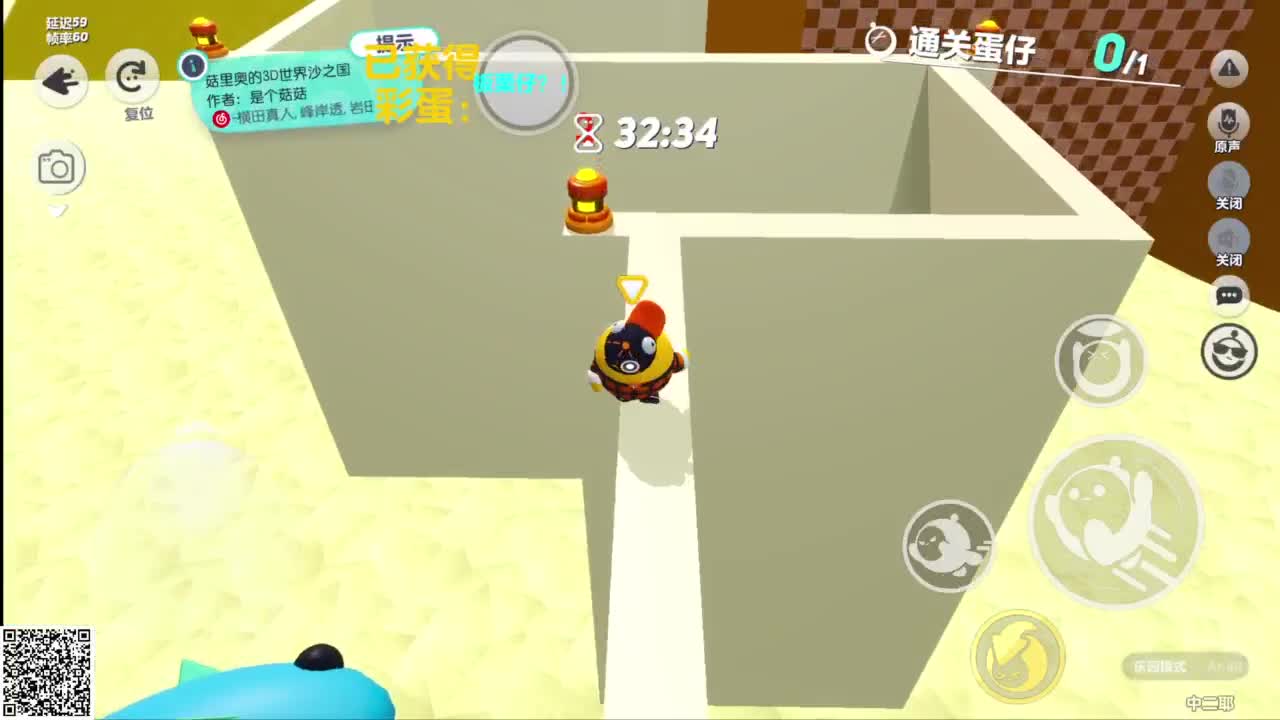The image size is (1280, 720).
Task: Open the chat bubble message icon
Action: coord(1229,297)
